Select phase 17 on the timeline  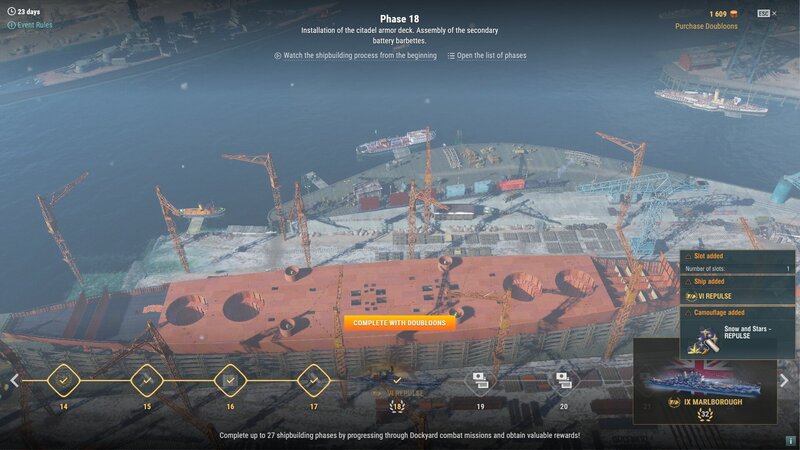[314, 381]
